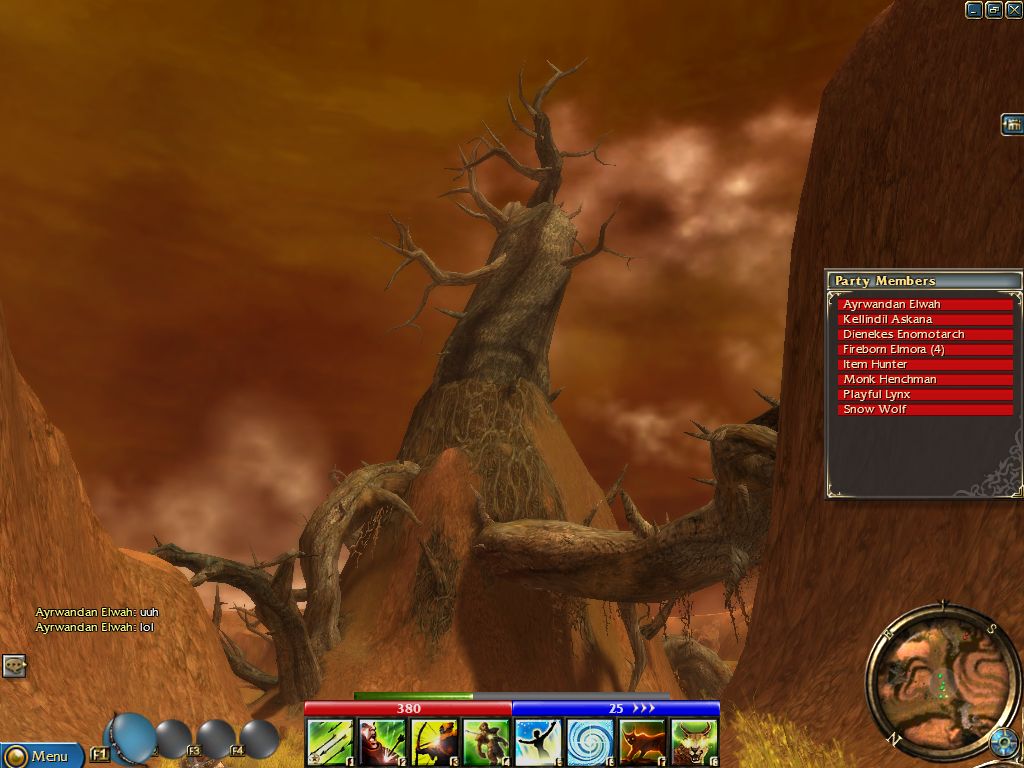Image resolution: width=1024 pixels, height=768 pixels.
Task: Select party member Kellindil Askana
Action: 925,319
